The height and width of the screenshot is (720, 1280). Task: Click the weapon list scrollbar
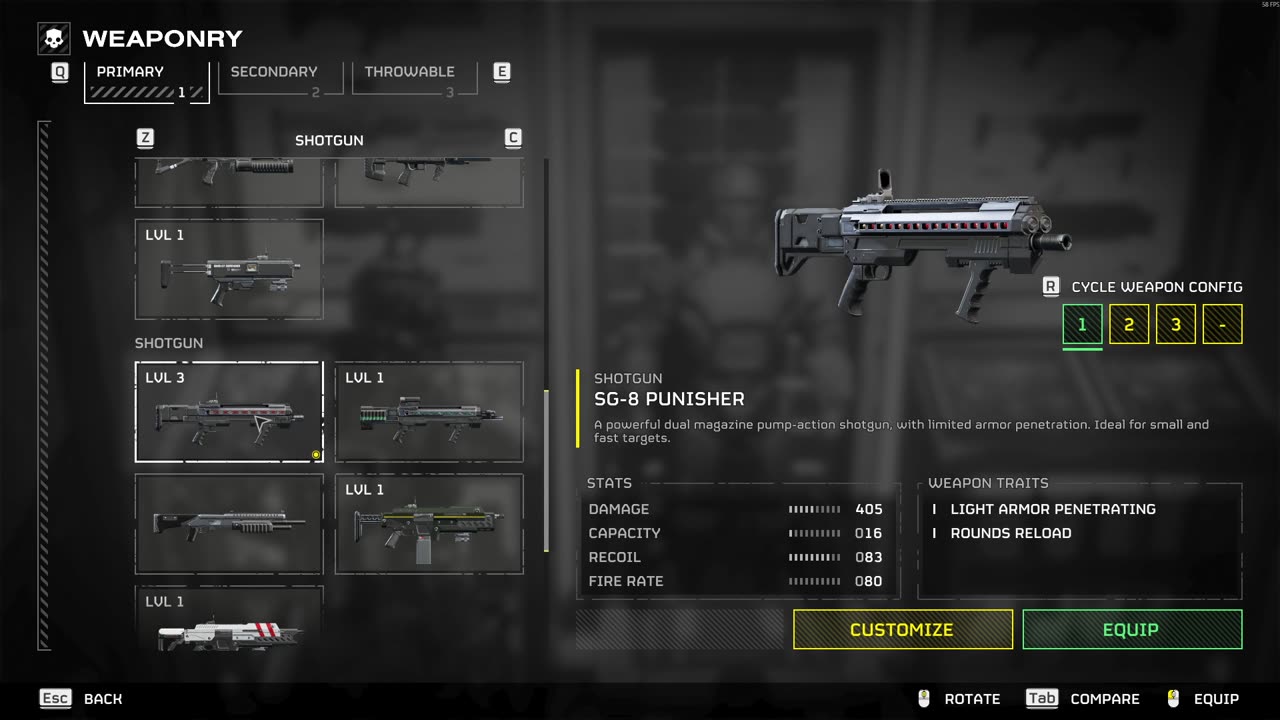pos(546,470)
